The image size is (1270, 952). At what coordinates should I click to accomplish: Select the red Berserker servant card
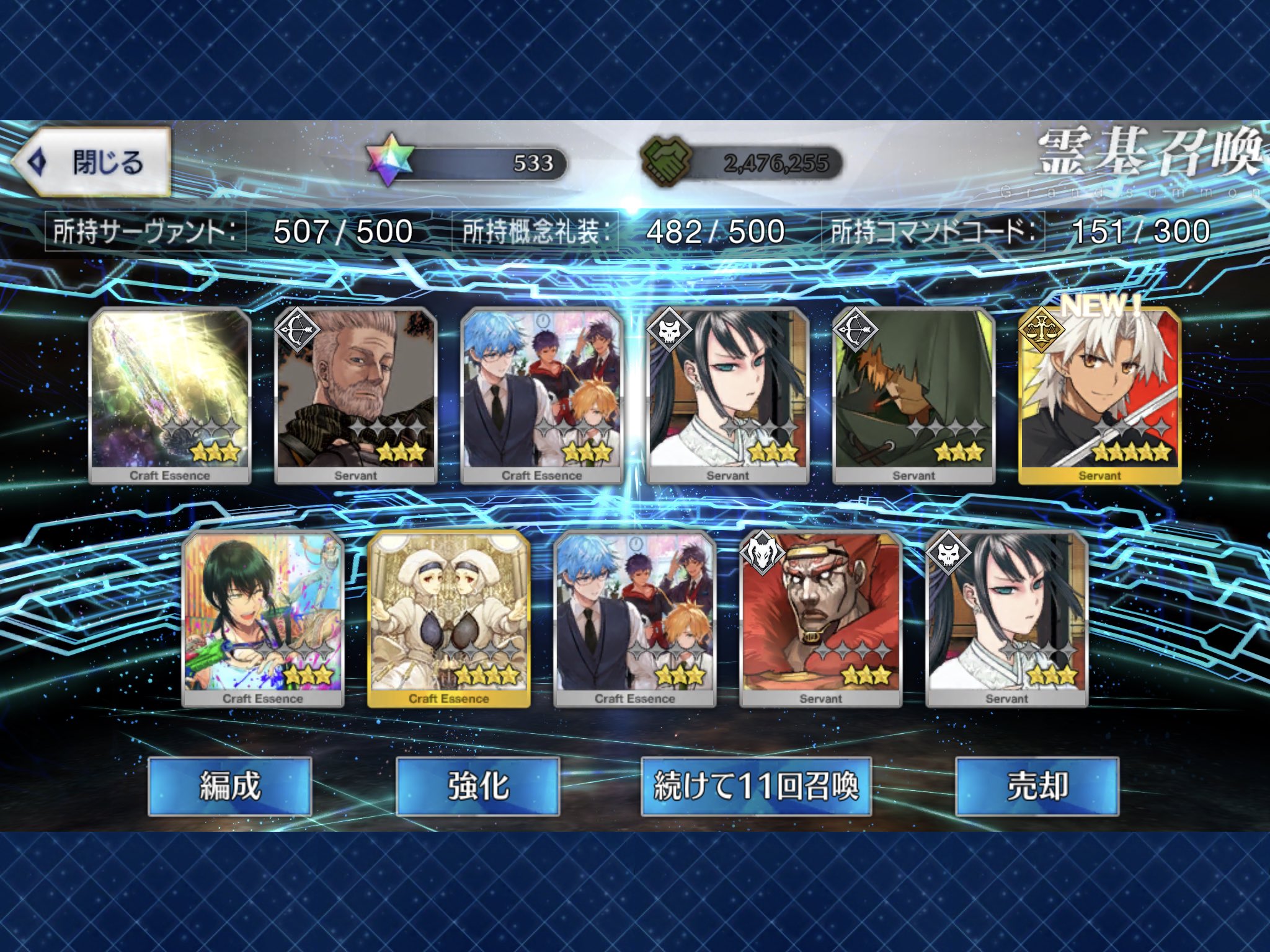[x=820, y=619]
